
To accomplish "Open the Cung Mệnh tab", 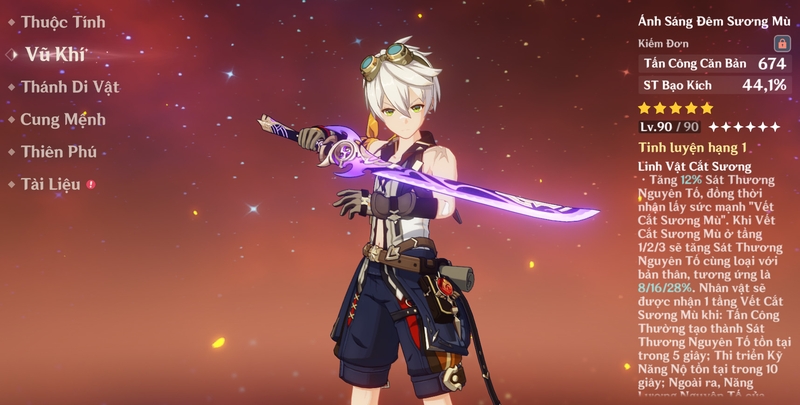I will coord(63,120).
